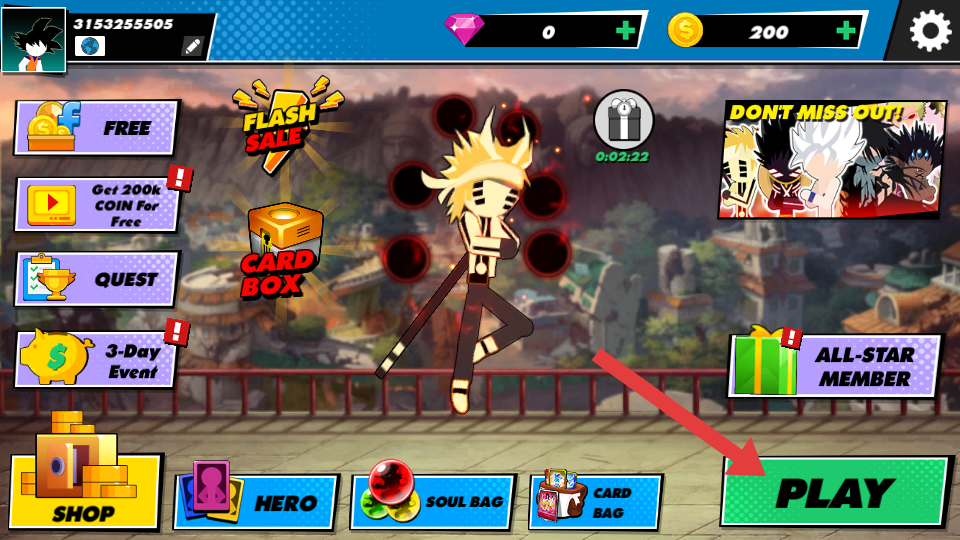960x540 pixels.
Task: Add more gold coins with plus button
Action: (846, 31)
